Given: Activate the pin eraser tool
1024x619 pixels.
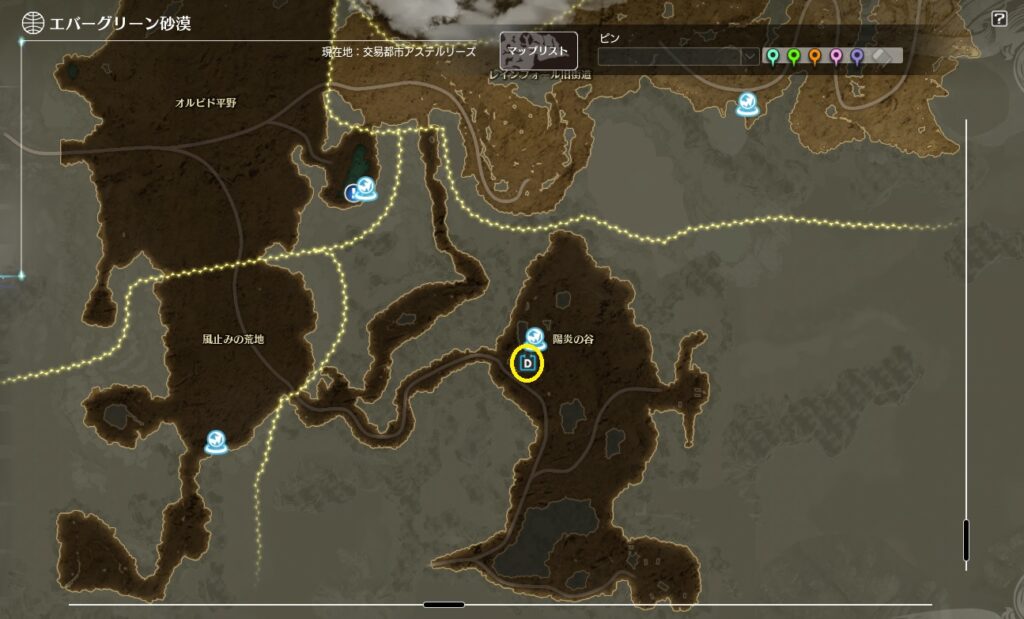Looking at the screenshot, I should tap(882, 56).
